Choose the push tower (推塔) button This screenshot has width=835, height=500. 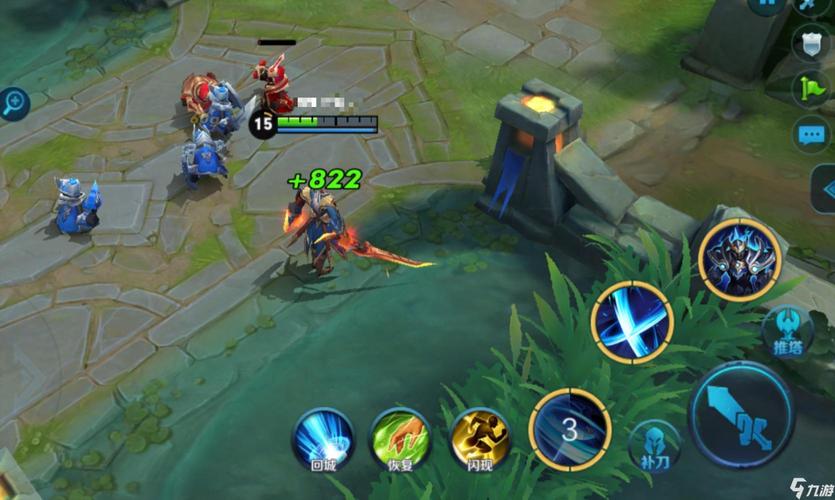pyautogui.click(x=788, y=329)
